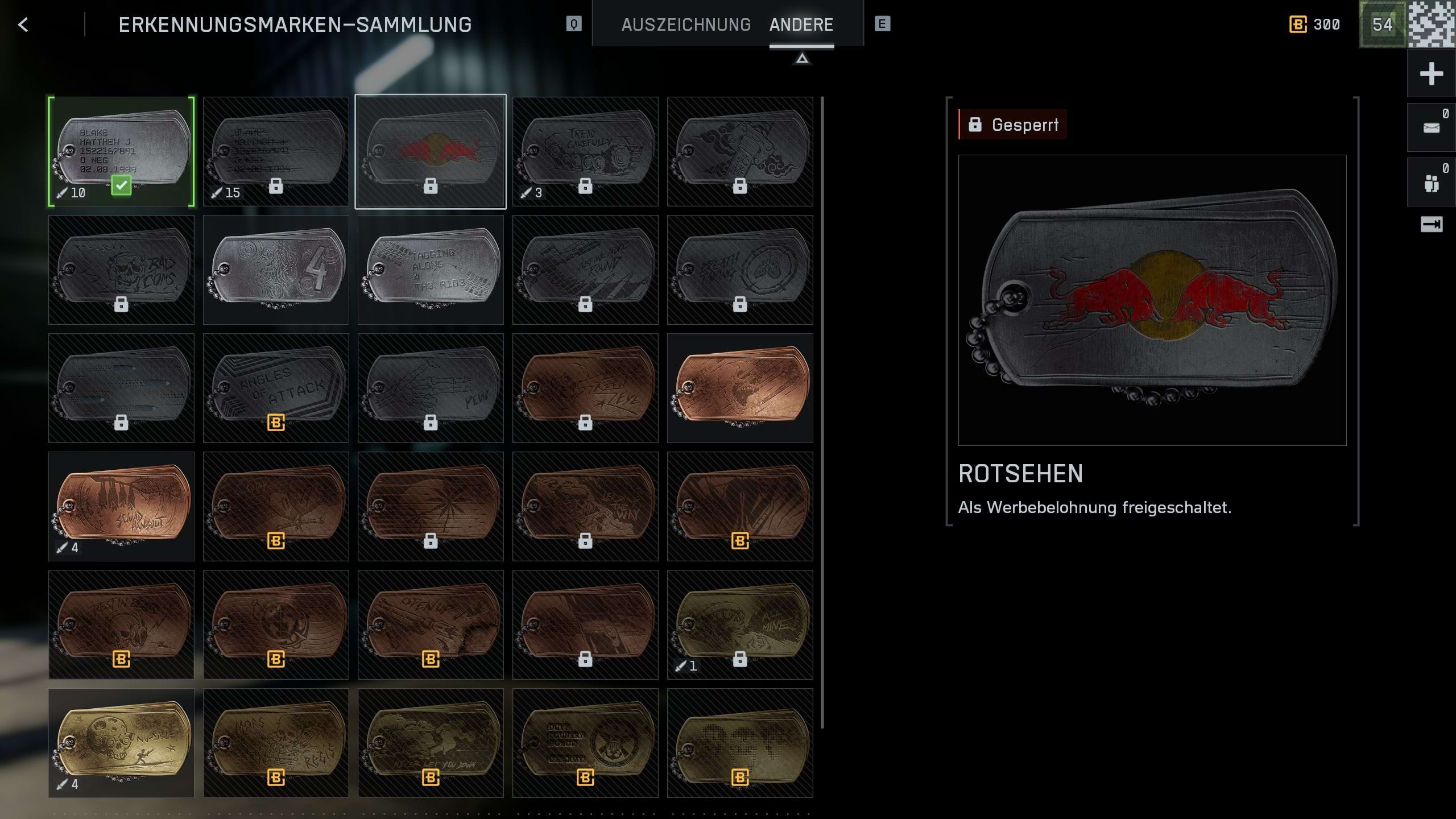Switch to the Auszeichnung tab
The height and width of the screenshot is (819, 1456).
point(686,24)
